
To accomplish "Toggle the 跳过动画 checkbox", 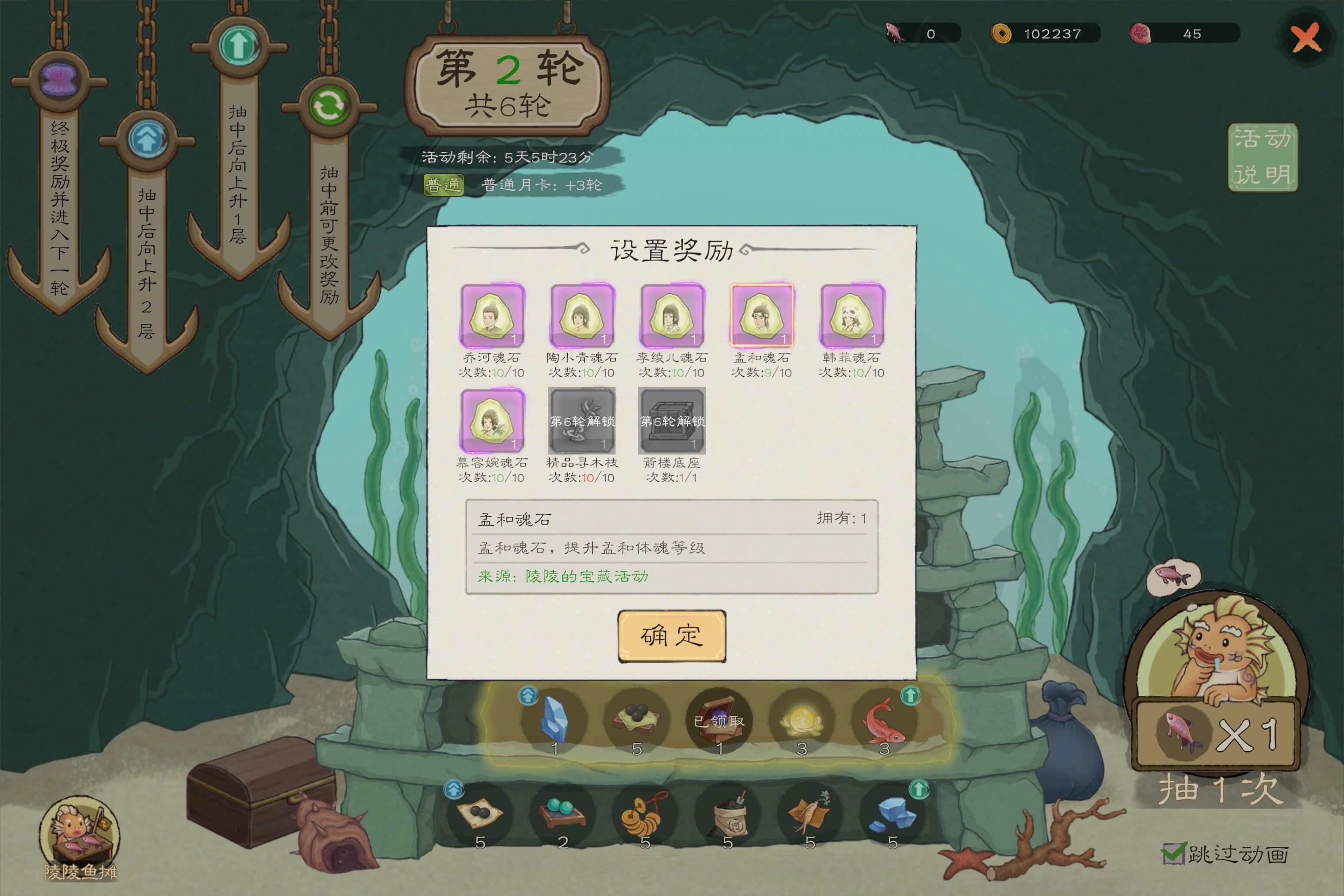I will [x=1173, y=854].
